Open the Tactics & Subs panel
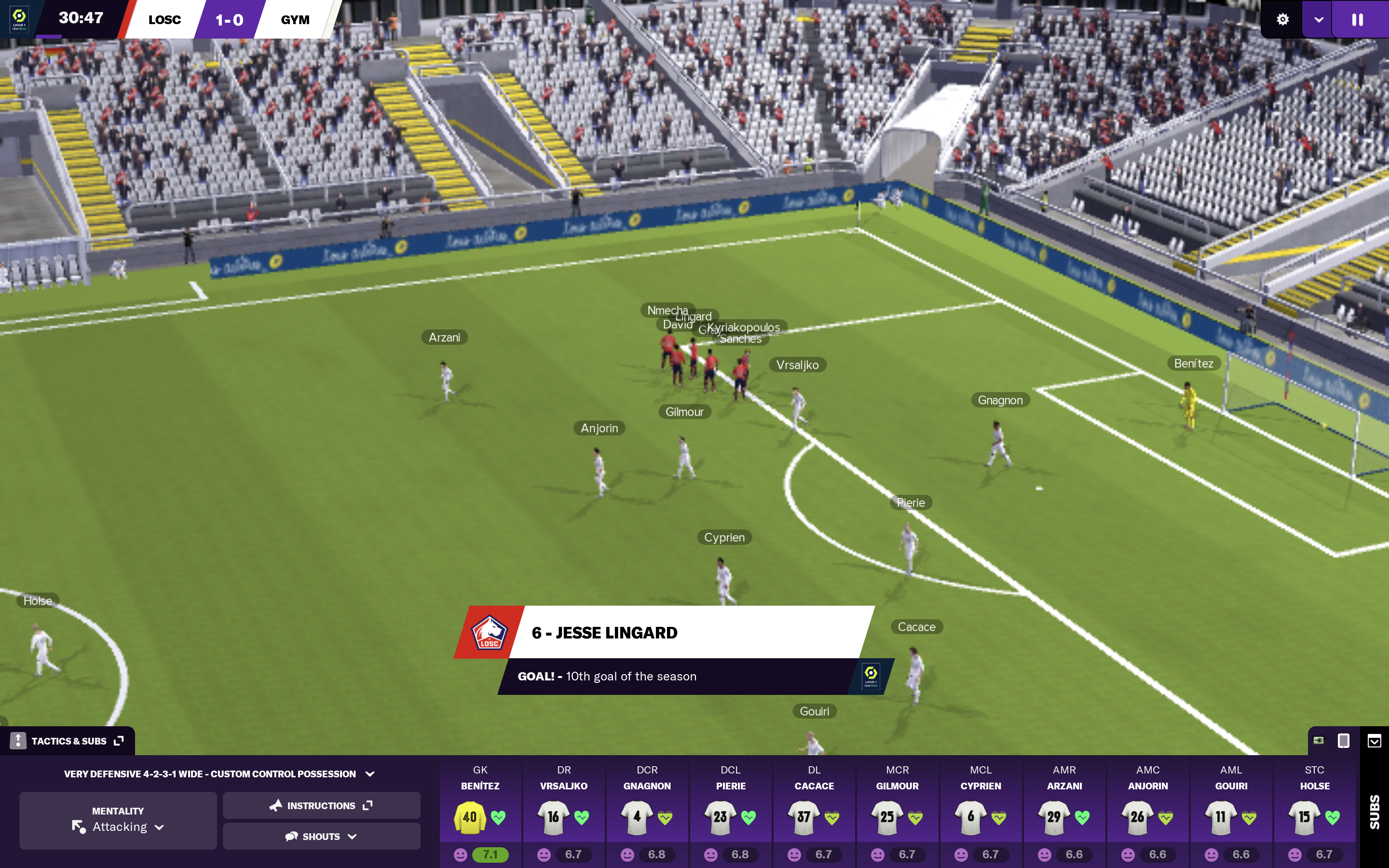The image size is (1389, 868). click(x=68, y=741)
